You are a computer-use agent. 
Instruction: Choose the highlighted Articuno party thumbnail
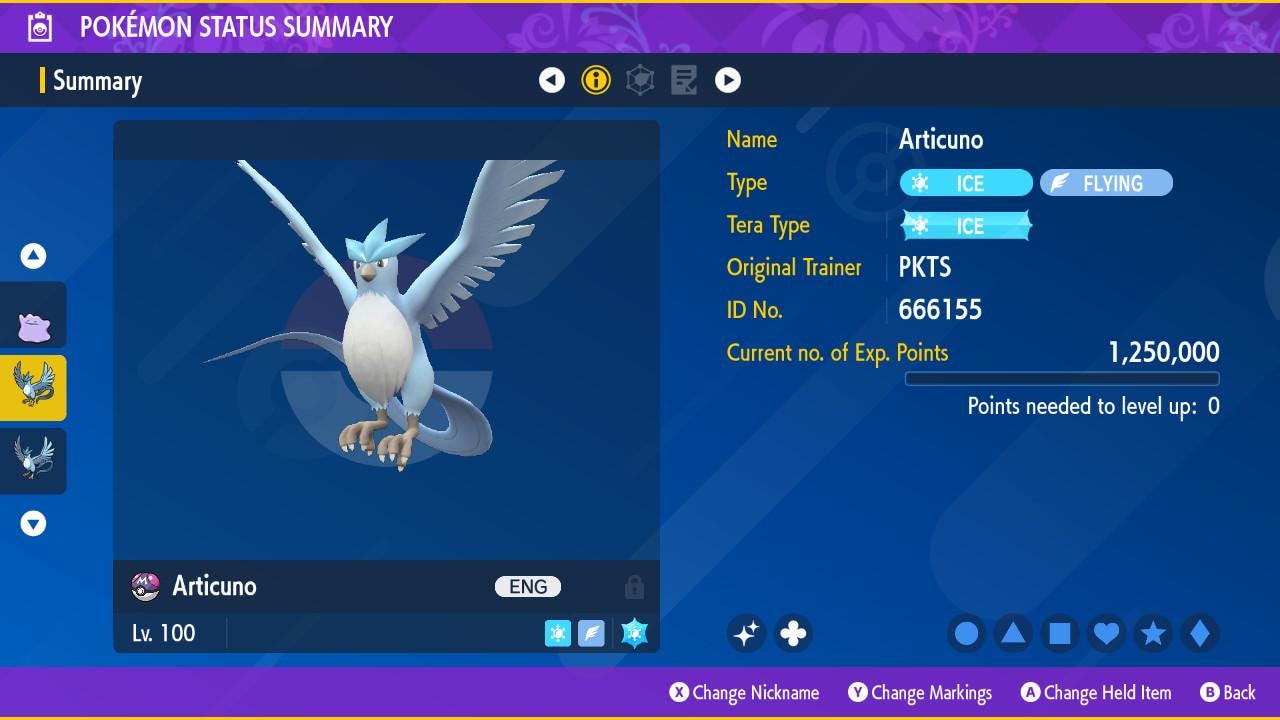click(33, 387)
